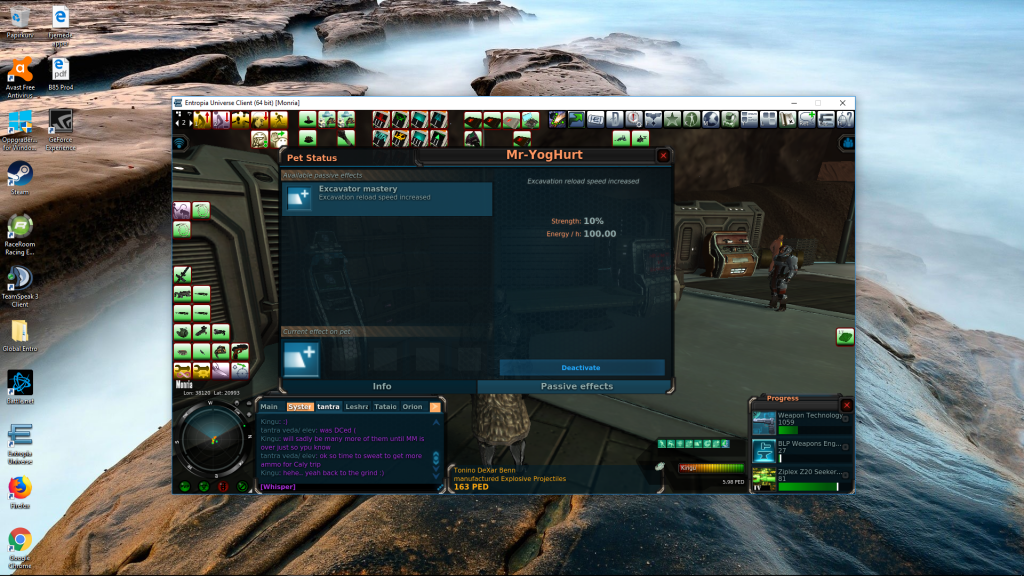Close the Progress panel
Image resolution: width=1024 pixels, height=576 pixels.
click(x=847, y=405)
